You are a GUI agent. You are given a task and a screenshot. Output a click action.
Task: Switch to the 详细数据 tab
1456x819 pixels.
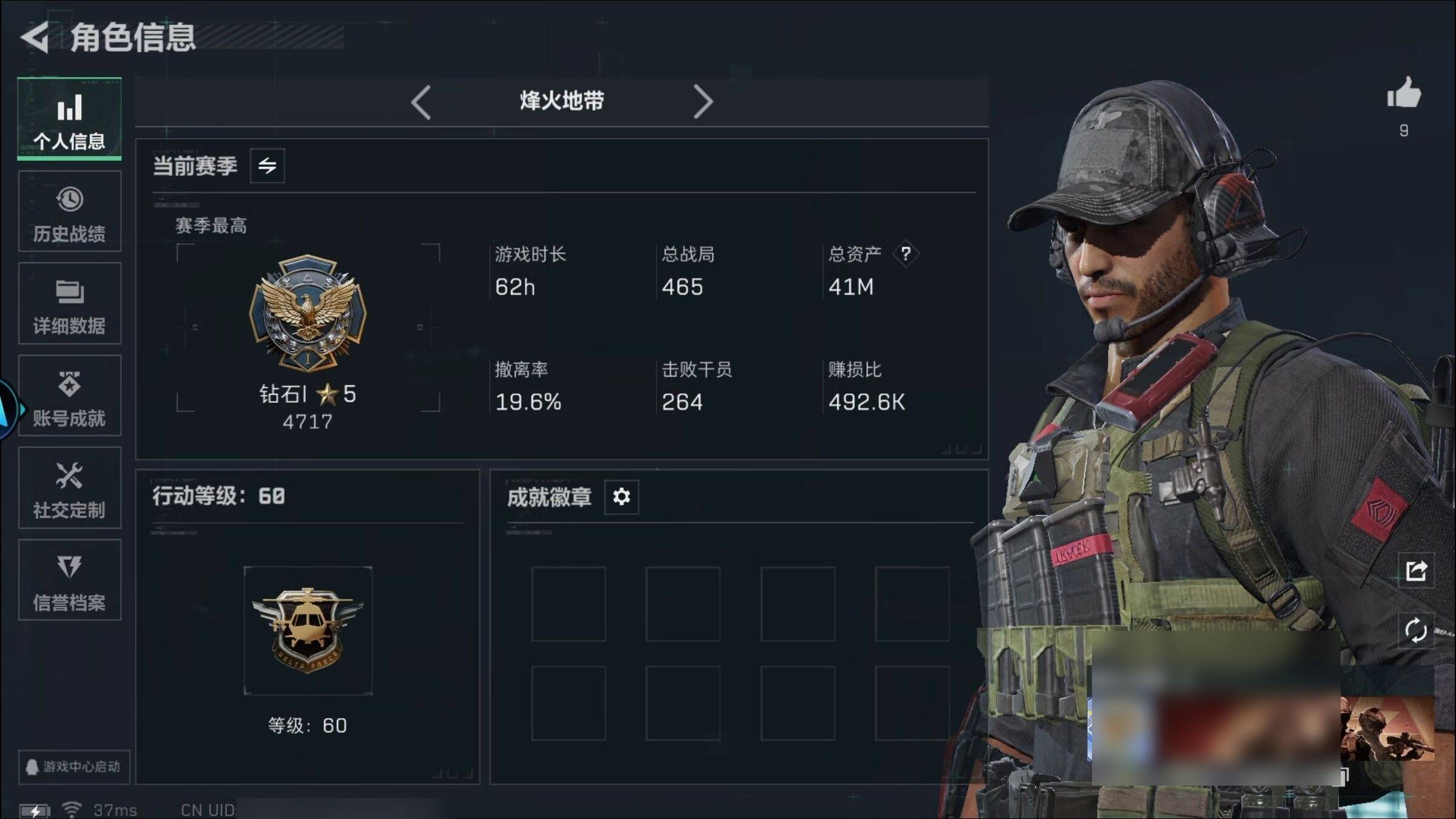coord(69,304)
